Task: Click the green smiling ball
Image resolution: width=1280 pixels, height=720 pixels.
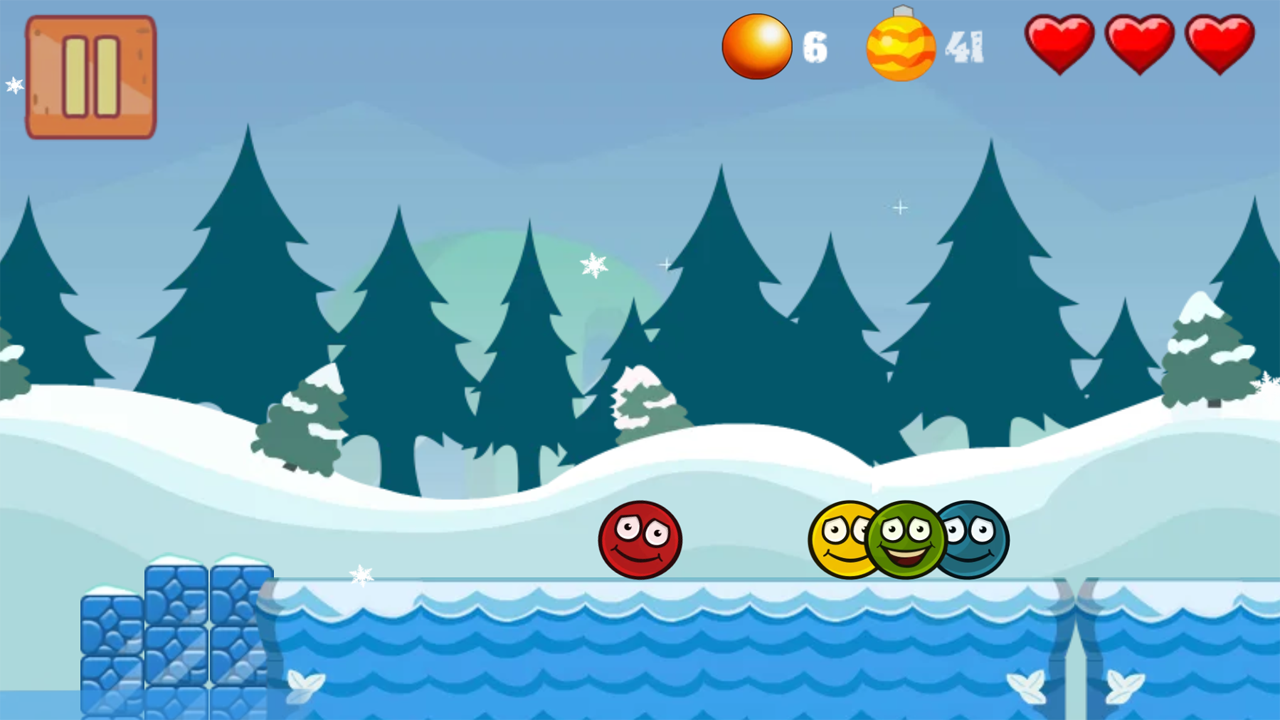Action: tap(905, 540)
